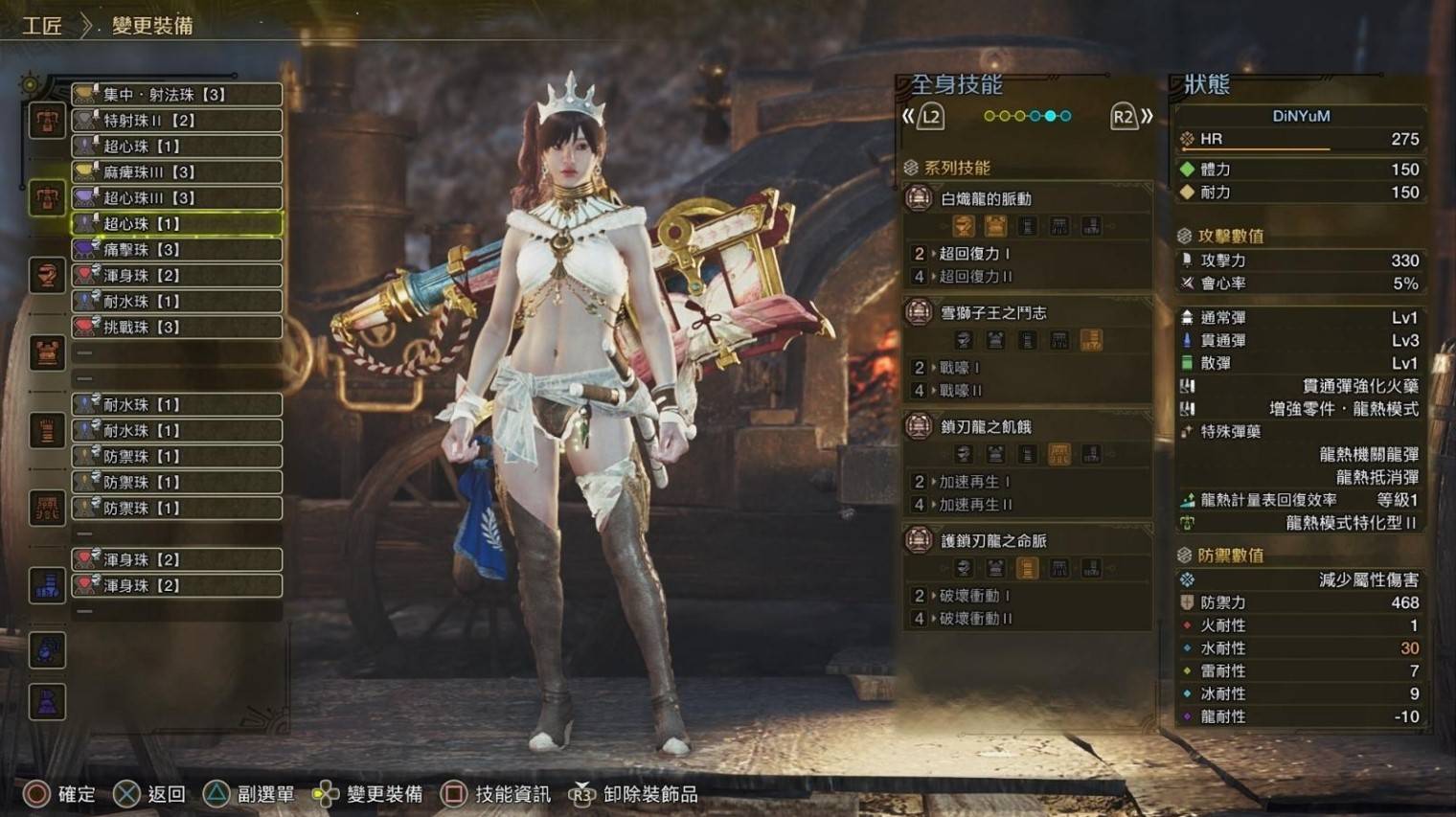Select the highlighted 超心珠【1】 decoration
This screenshot has height=817, width=1456.
click(x=176, y=224)
